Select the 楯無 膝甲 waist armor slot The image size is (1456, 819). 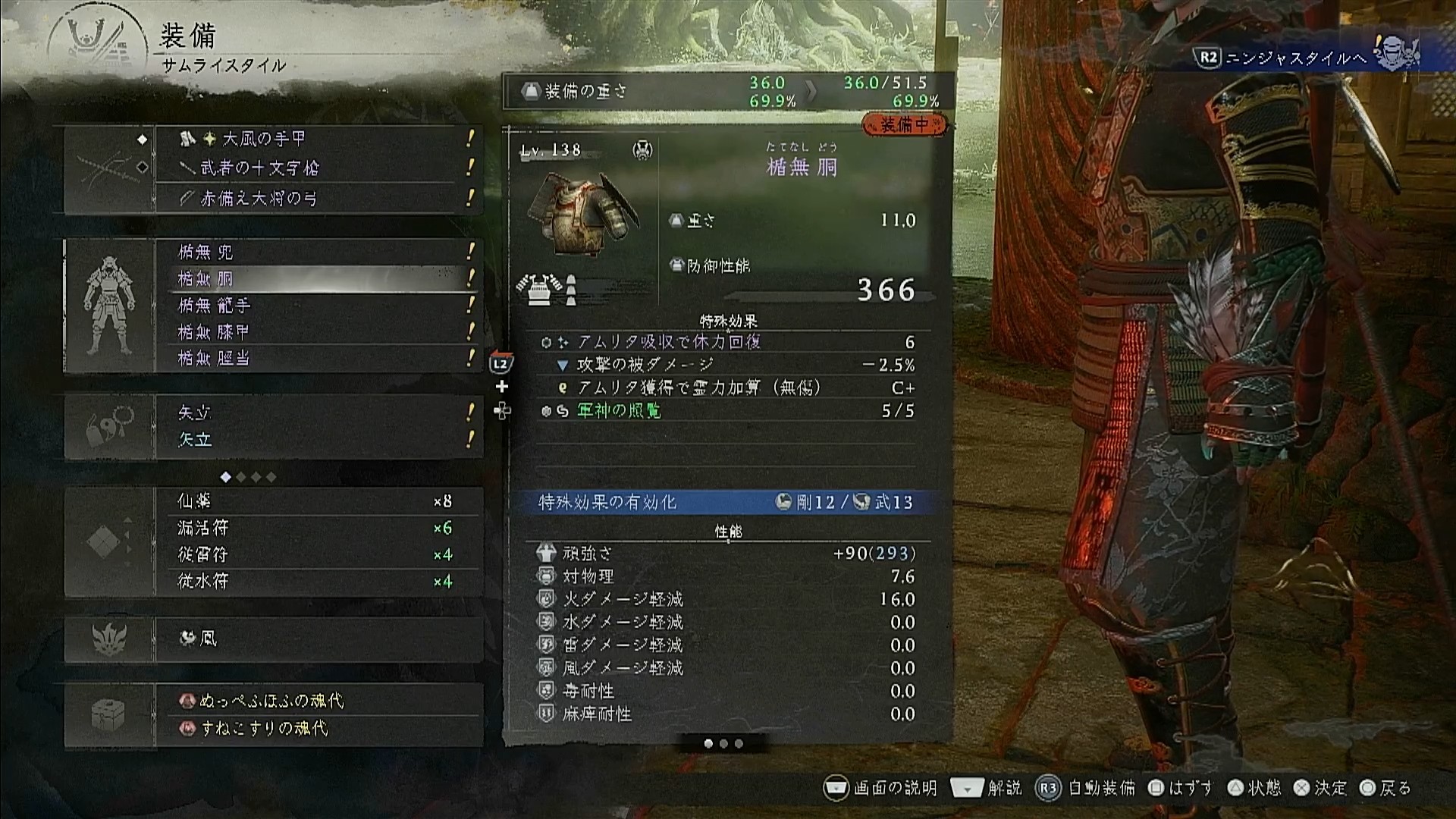[317, 332]
